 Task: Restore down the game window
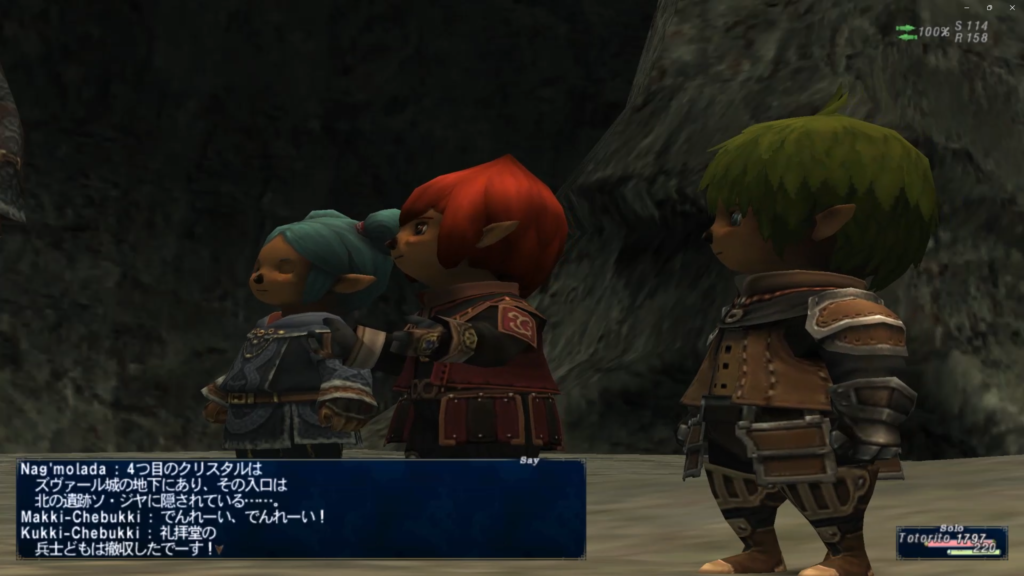click(987, 7)
